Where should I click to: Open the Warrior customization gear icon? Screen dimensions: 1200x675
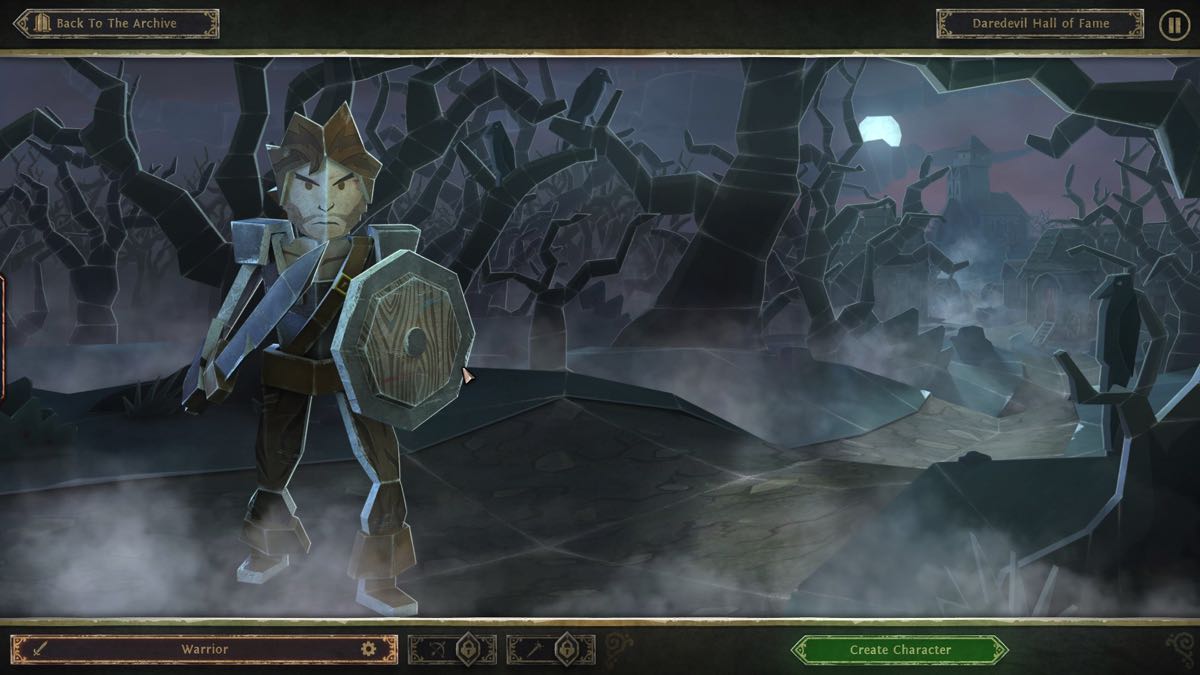(x=369, y=650)
